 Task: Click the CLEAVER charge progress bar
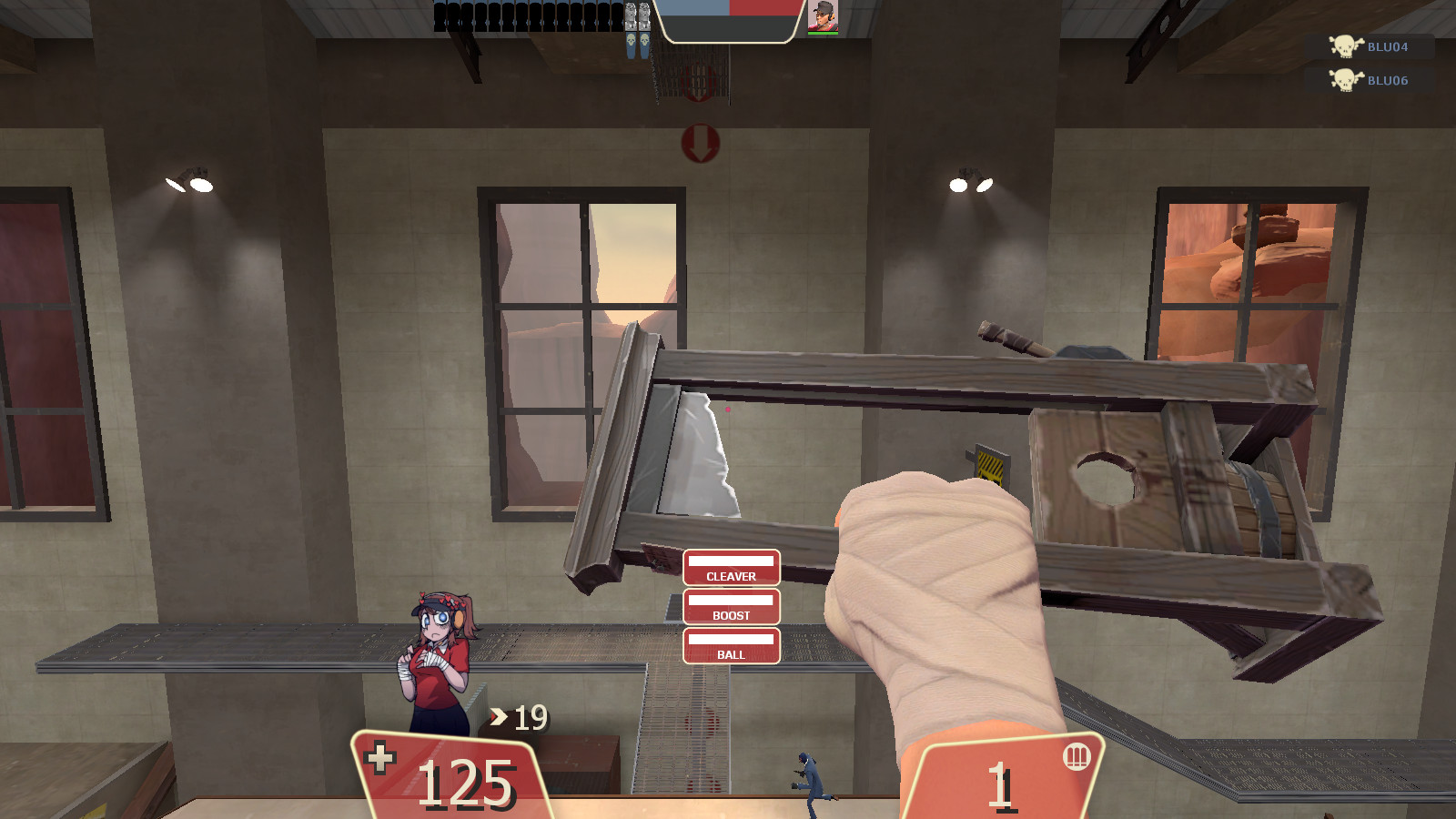[733, 561]
